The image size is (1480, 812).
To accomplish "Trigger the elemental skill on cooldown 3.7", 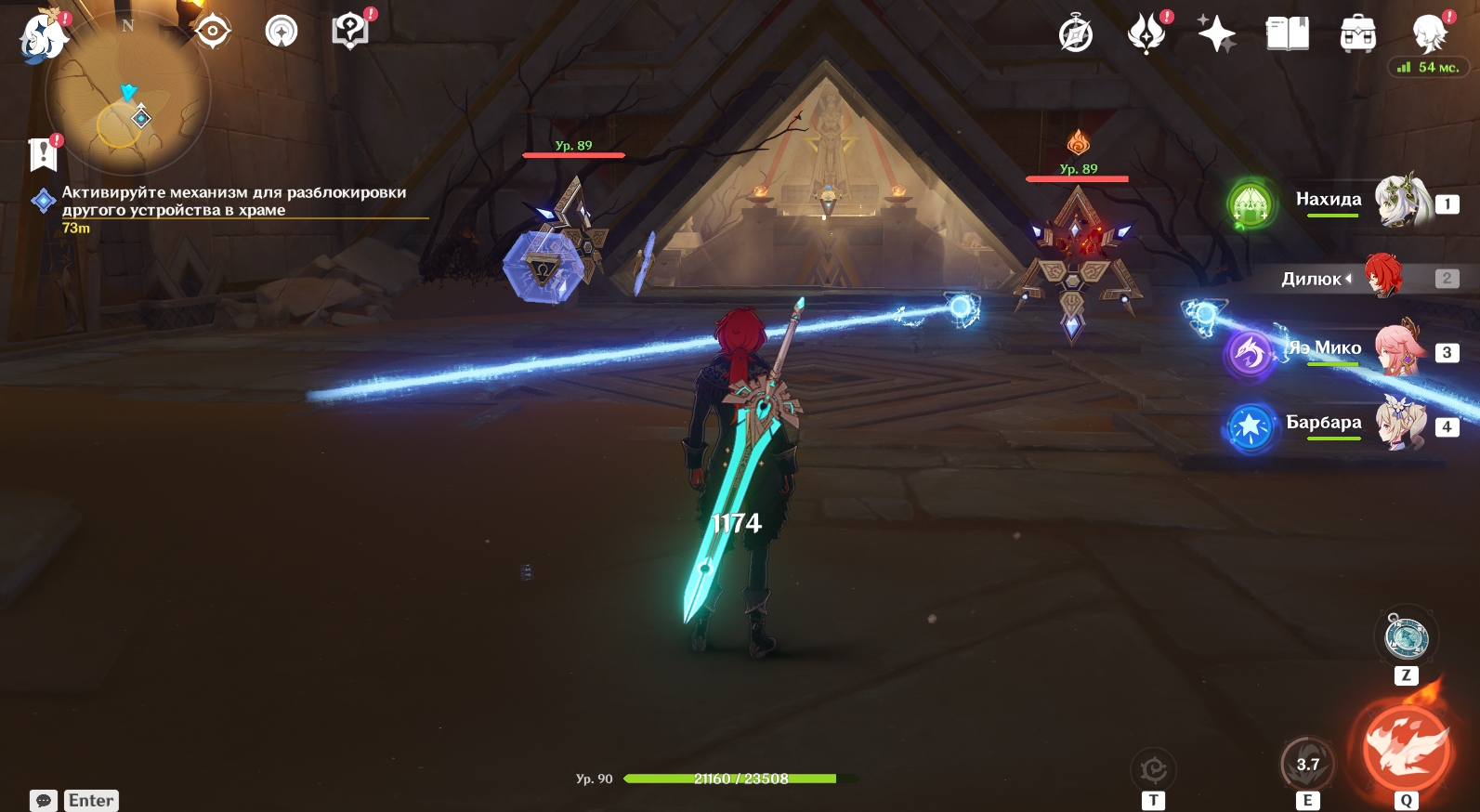I will 1307,765.
